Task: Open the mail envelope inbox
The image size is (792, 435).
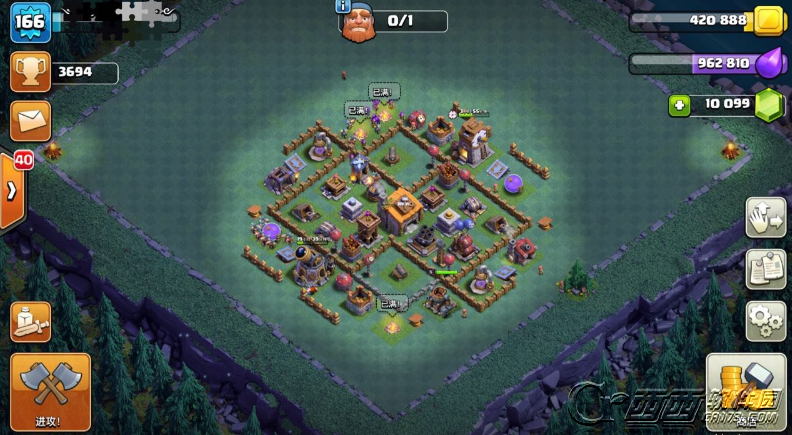Action: 30,121
